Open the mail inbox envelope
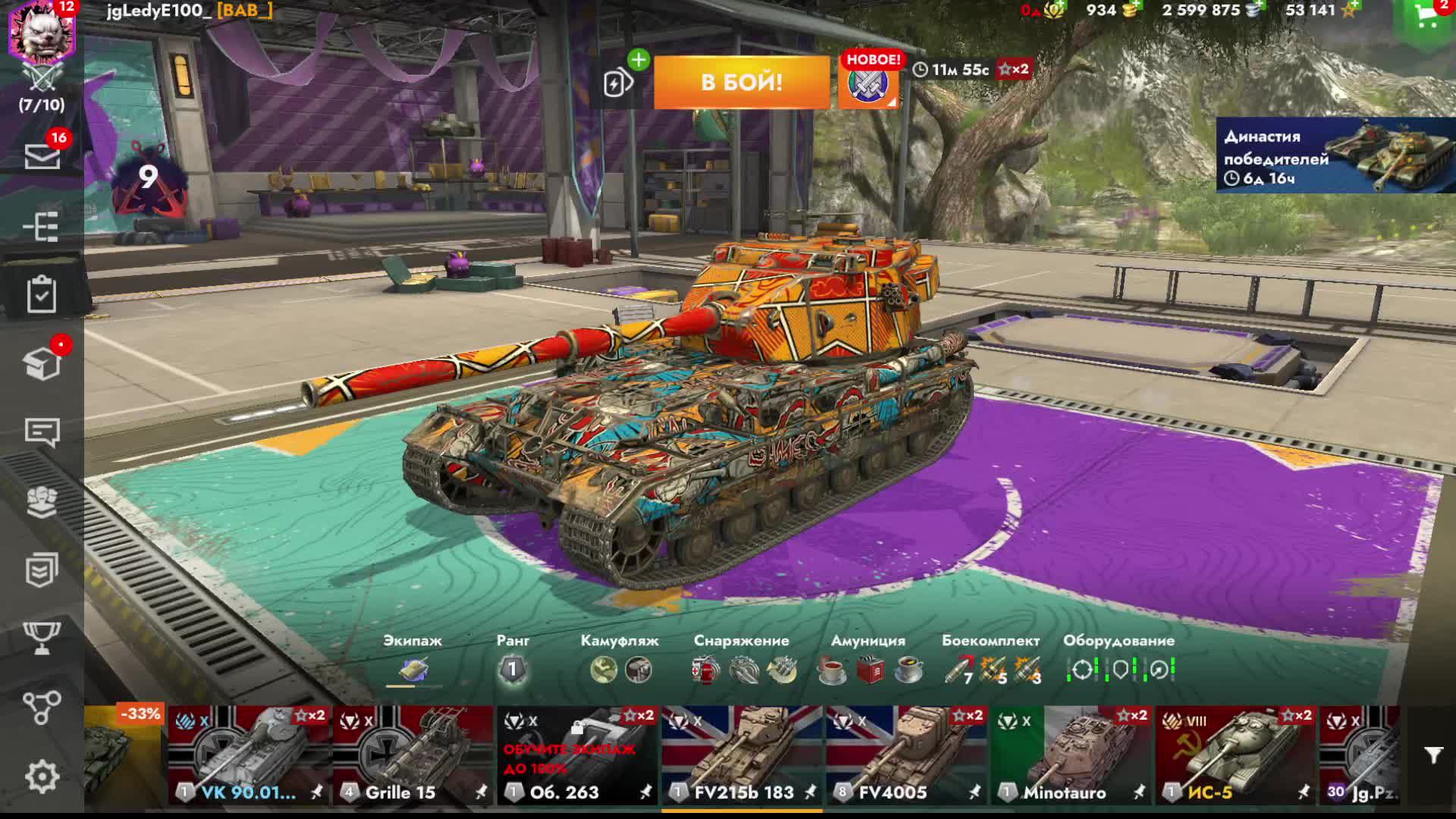The width and height of the screenshot is (1456, 819). coord(42,157)
